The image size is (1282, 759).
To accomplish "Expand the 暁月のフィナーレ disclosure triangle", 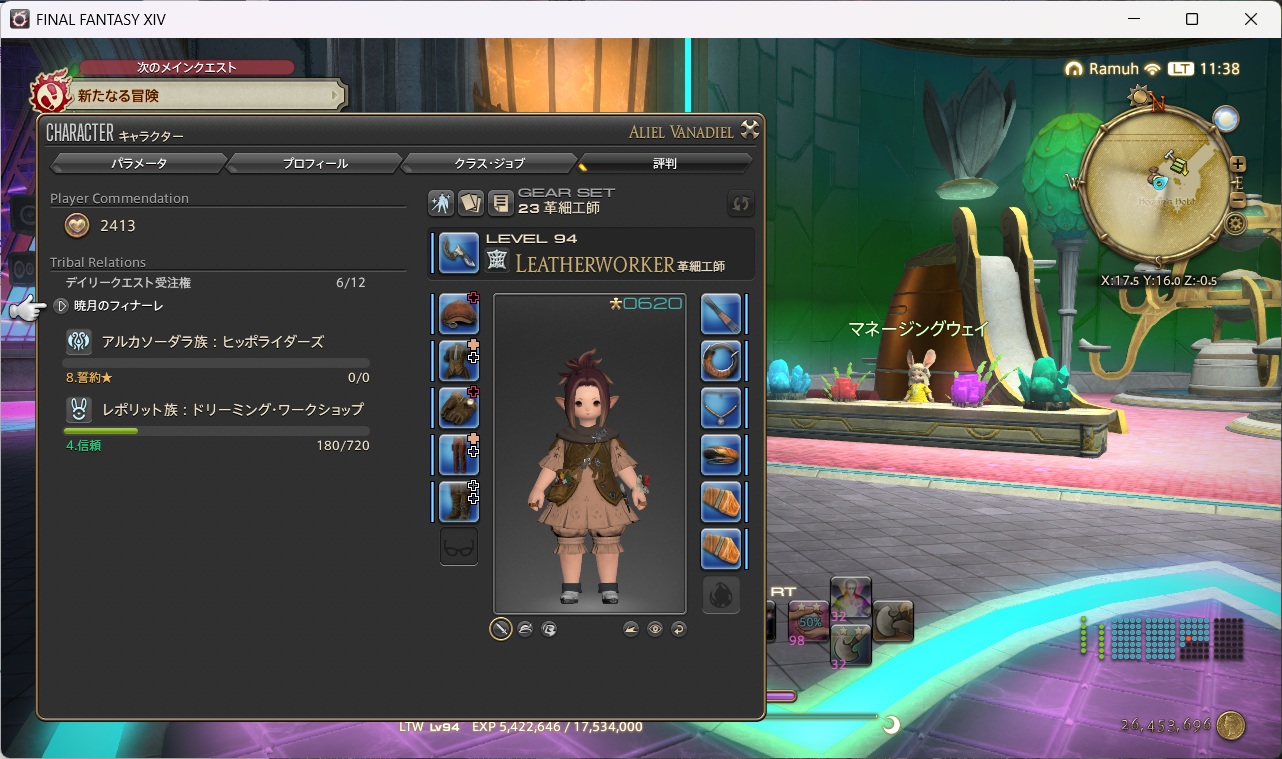I will point(60,305).
